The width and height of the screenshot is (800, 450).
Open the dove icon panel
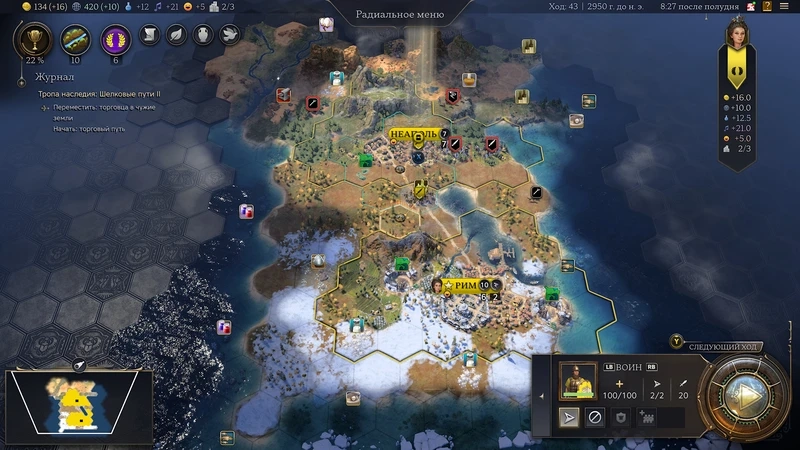[228, 33]
